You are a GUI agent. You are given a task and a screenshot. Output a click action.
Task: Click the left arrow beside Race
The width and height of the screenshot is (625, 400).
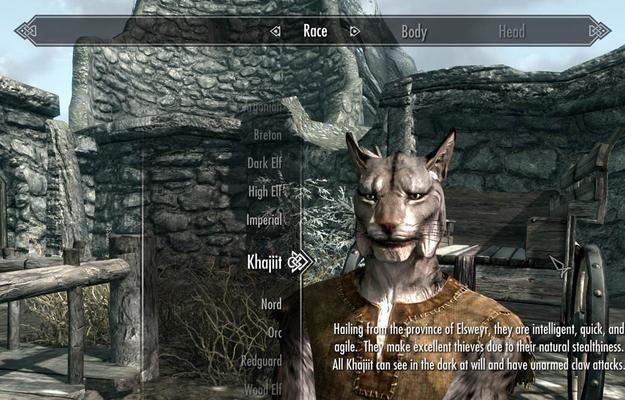(x=276, y=31)
